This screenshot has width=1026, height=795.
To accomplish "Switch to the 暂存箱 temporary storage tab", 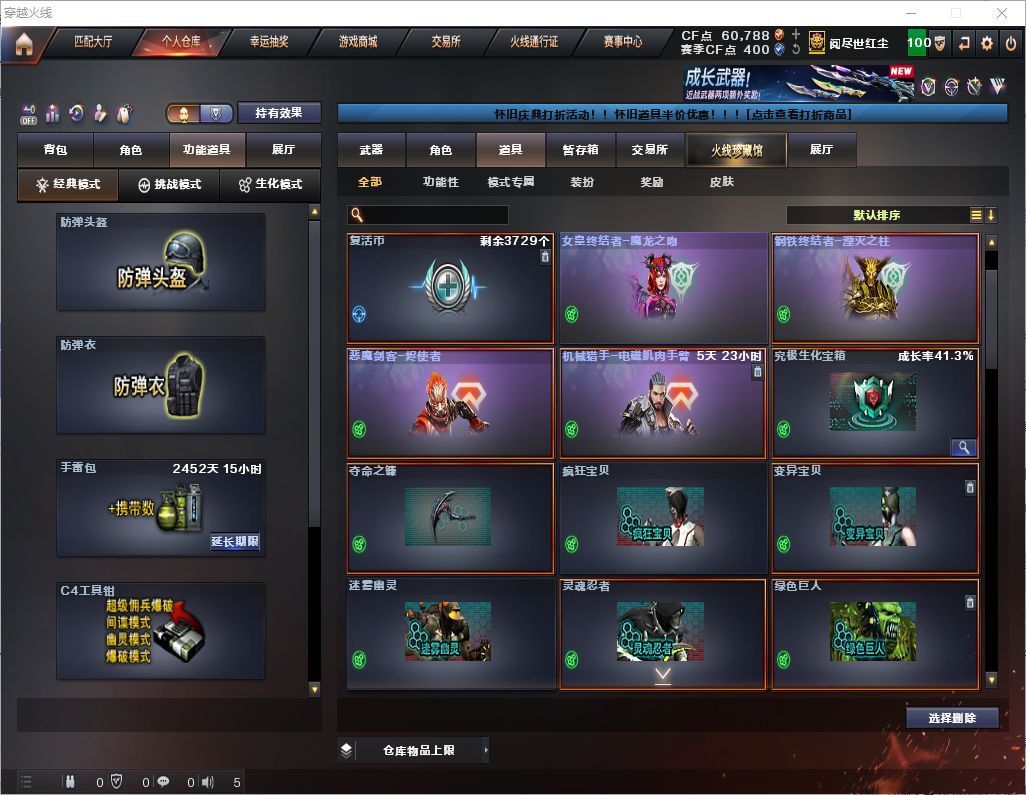I will click(x=580, y=150).
